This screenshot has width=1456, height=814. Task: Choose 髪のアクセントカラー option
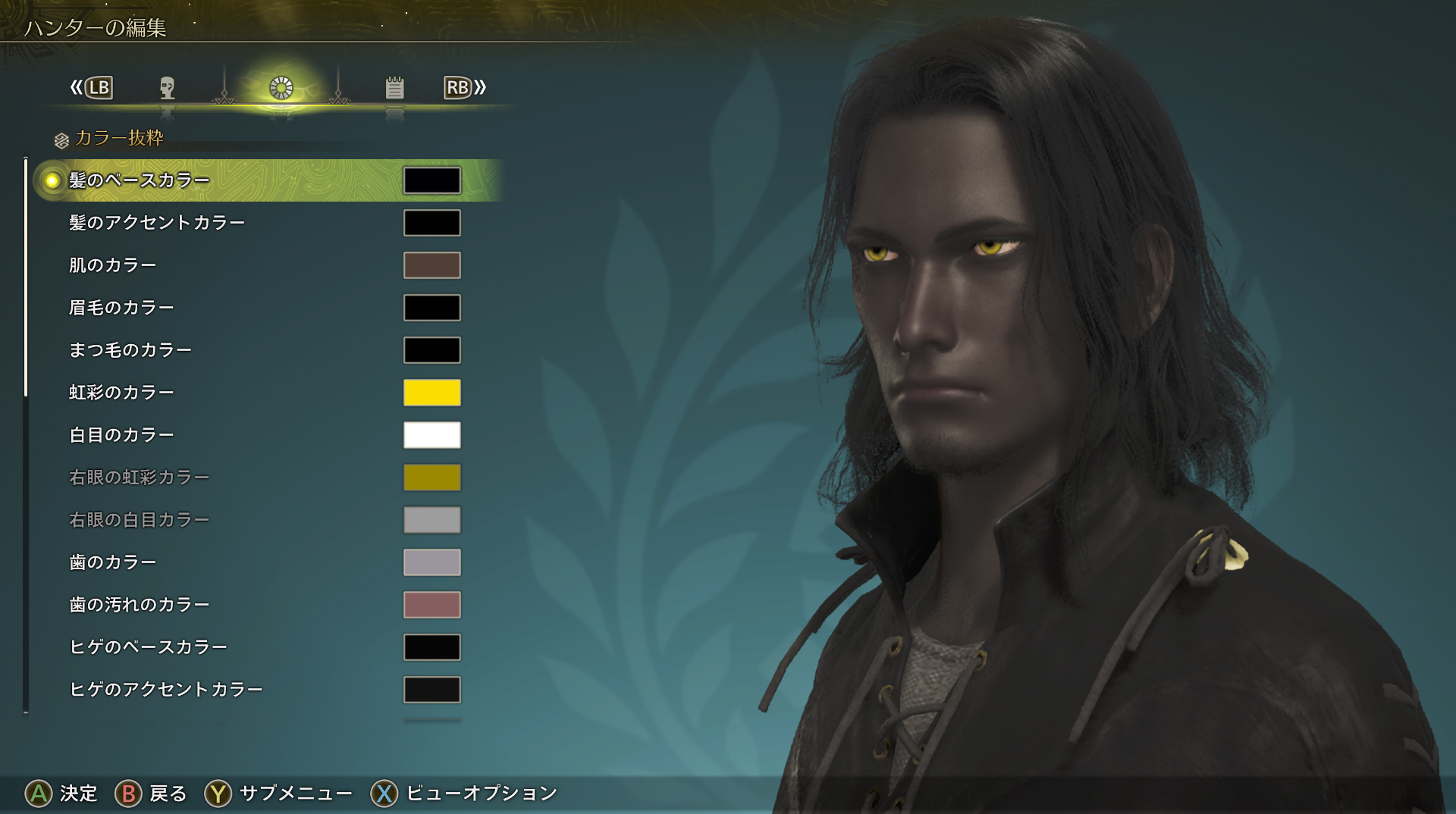(157, 223)
